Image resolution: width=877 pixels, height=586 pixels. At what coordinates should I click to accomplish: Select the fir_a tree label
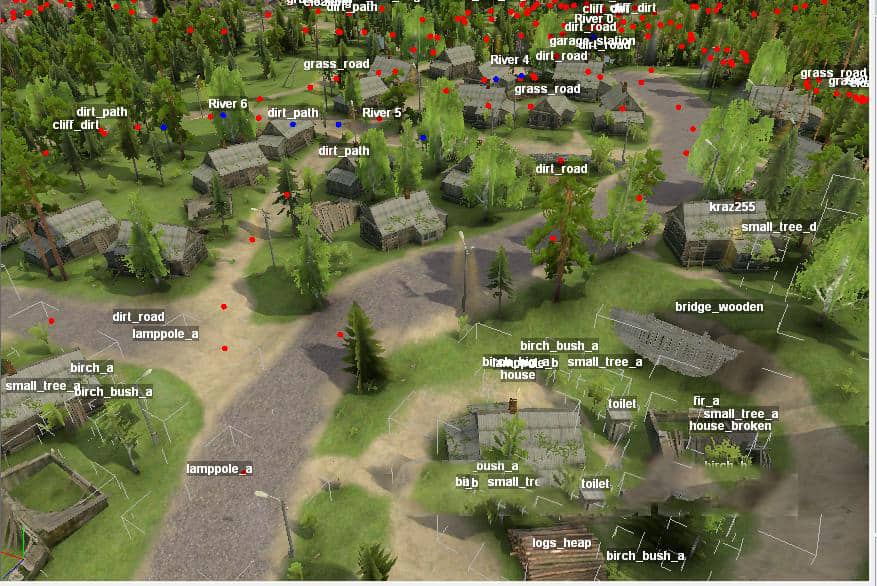(706, 401)
